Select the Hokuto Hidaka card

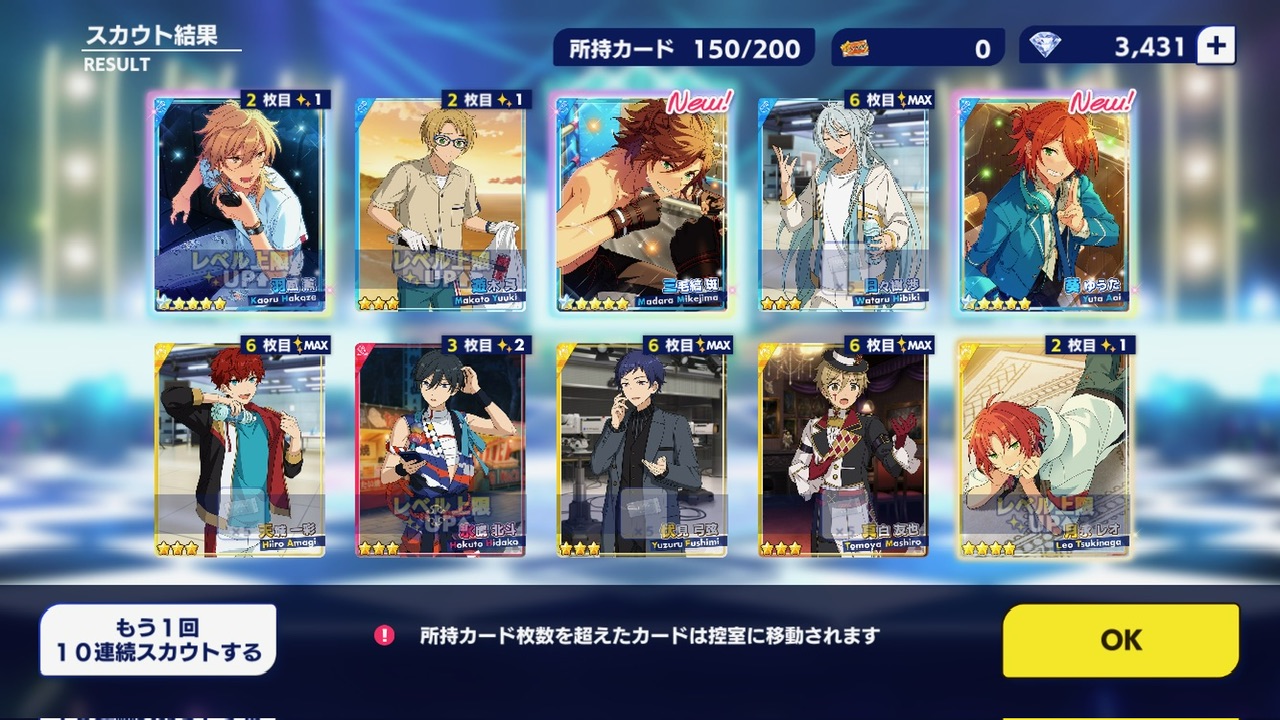click(441, 450)
